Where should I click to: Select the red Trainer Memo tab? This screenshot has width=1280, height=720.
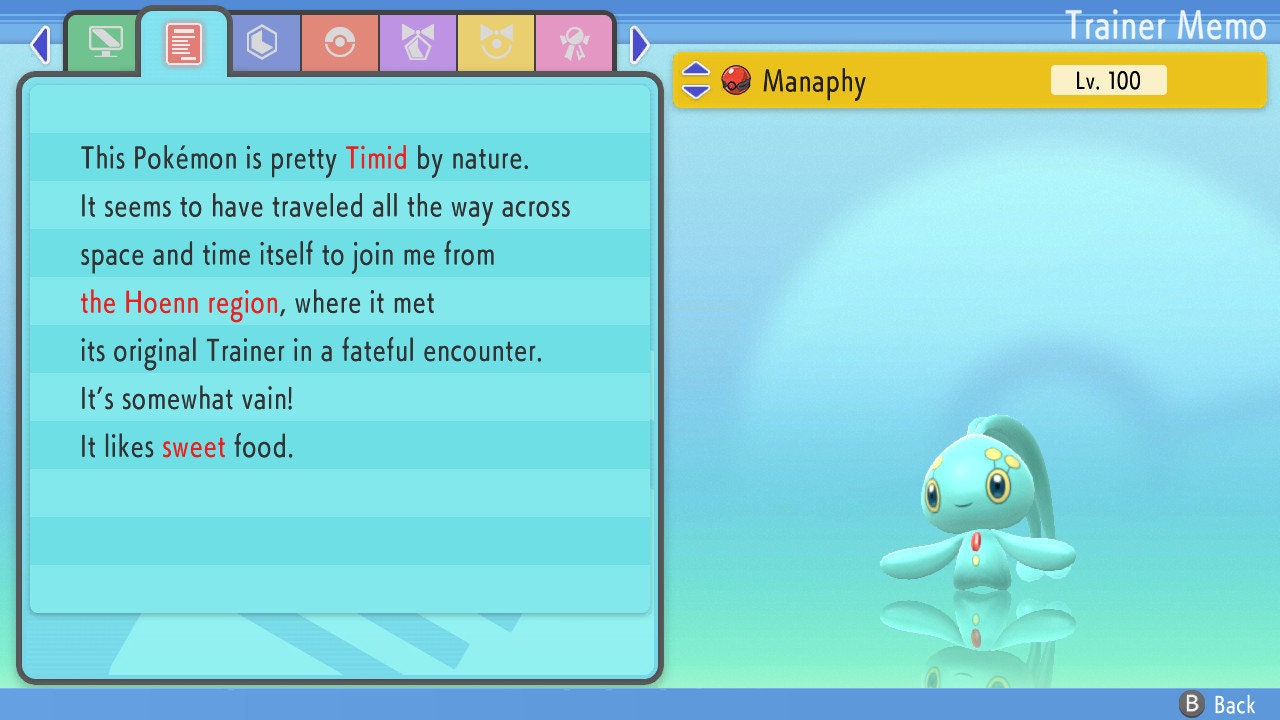[184, 44]
